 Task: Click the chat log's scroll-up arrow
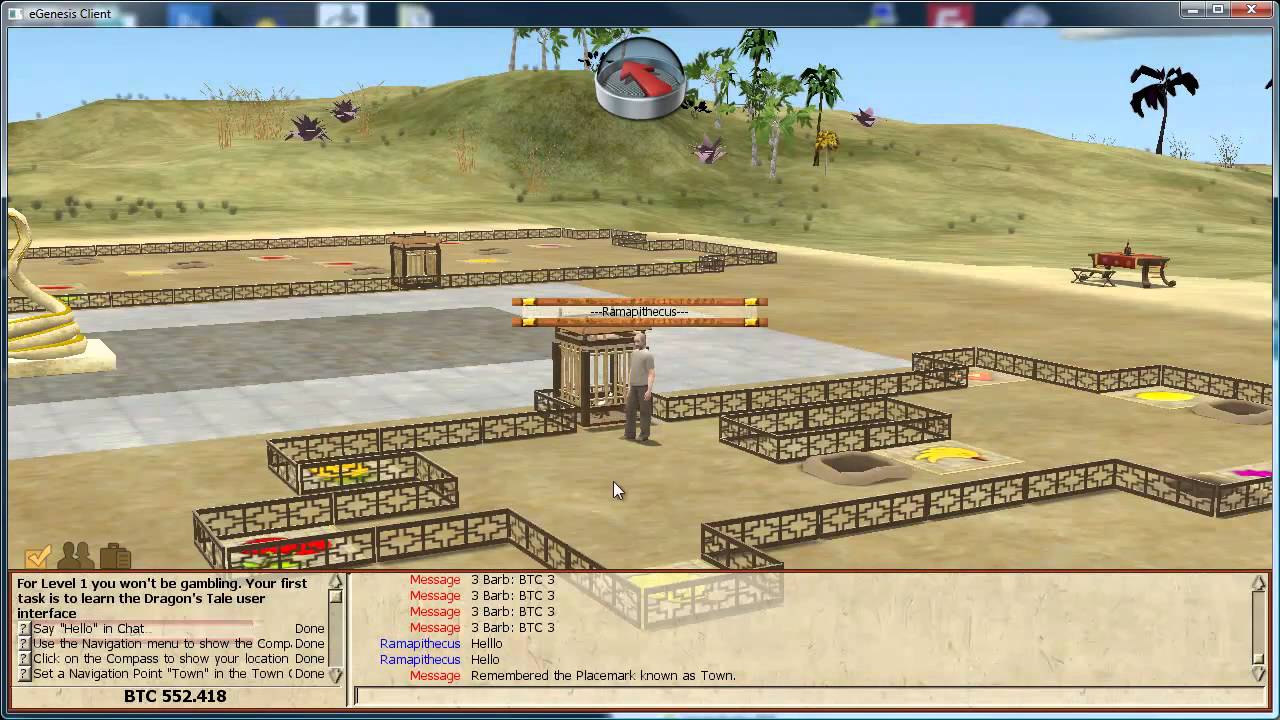click(x=1258, y=582)
